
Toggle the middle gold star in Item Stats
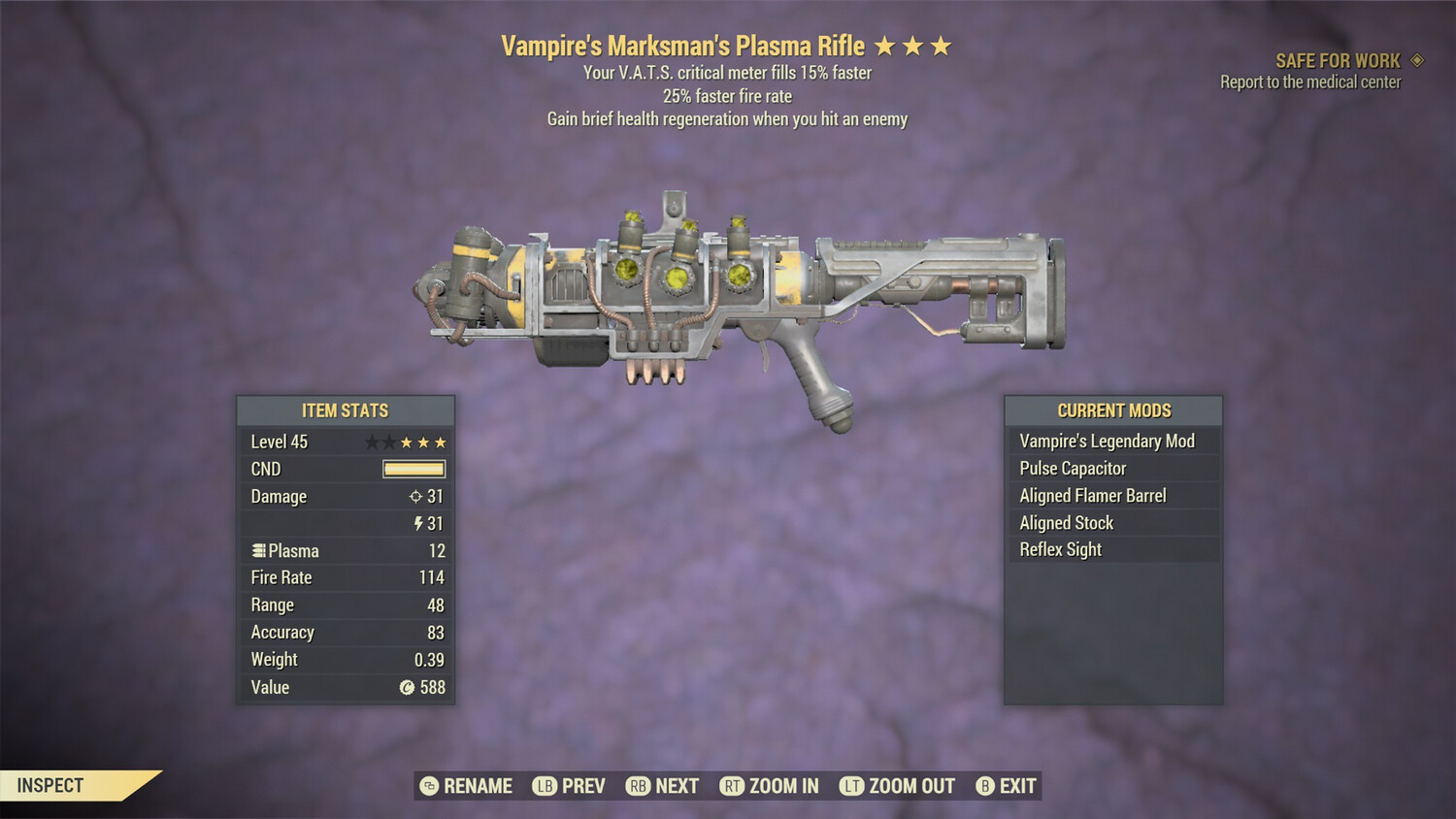point(423,442)
